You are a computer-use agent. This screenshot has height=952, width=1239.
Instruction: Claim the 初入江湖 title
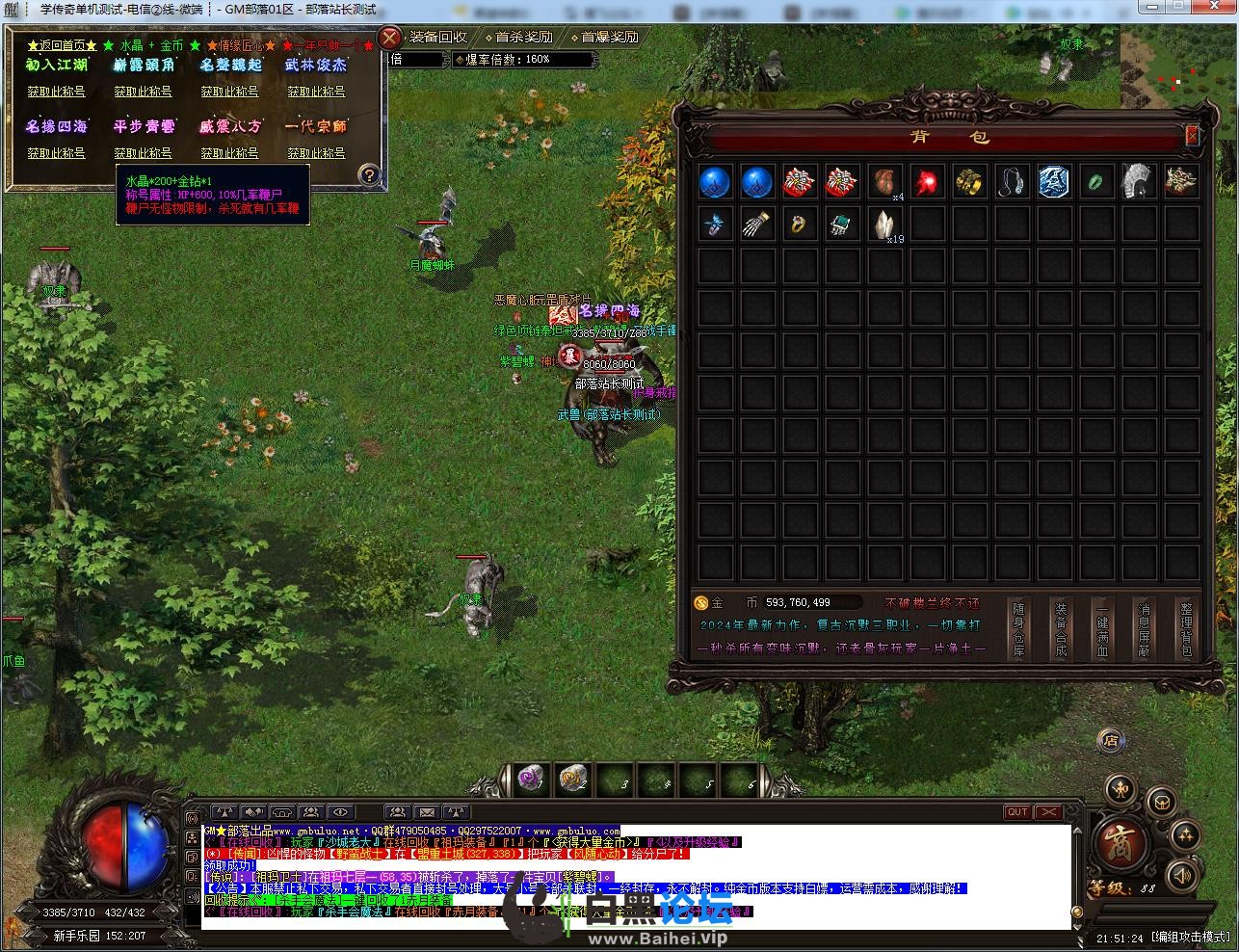[56, 92]
